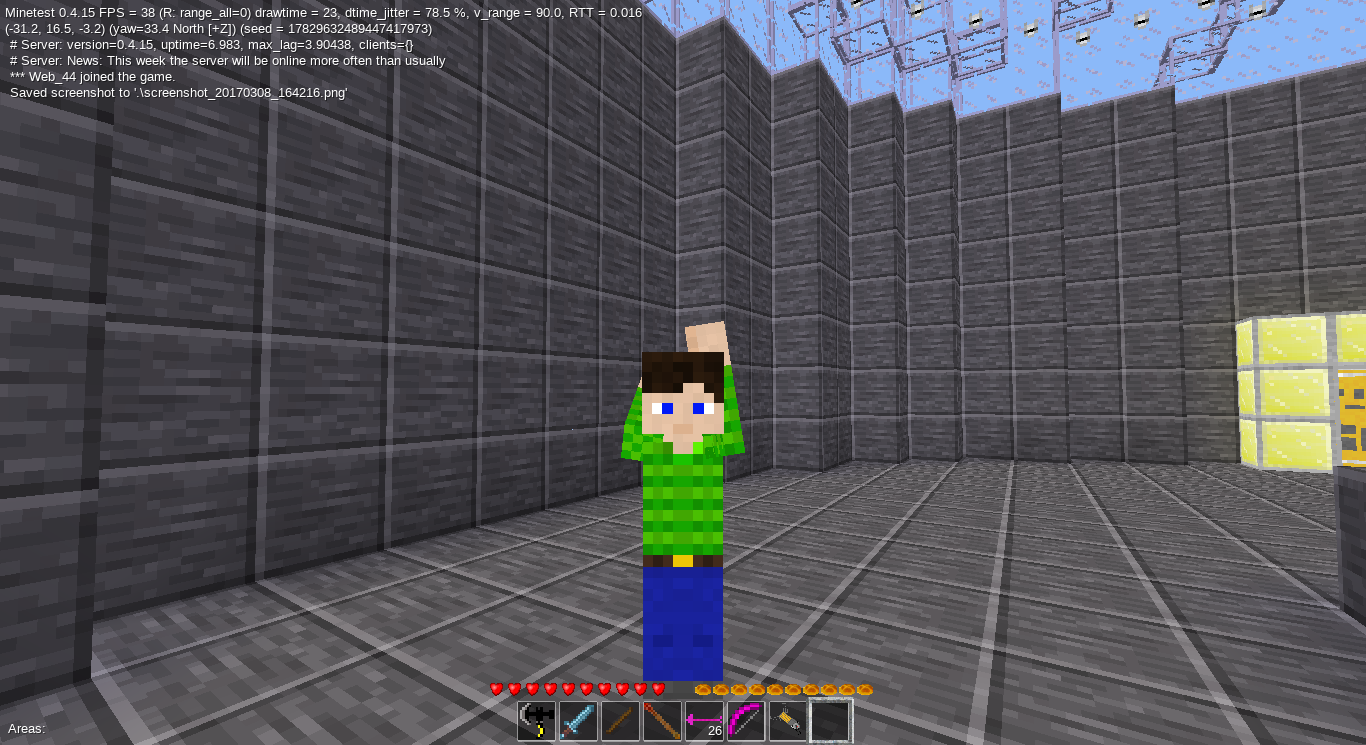Select the diamond sword hotbar slot
The width and height of the screenshot is (1366, 745).
tap(578, 720)
